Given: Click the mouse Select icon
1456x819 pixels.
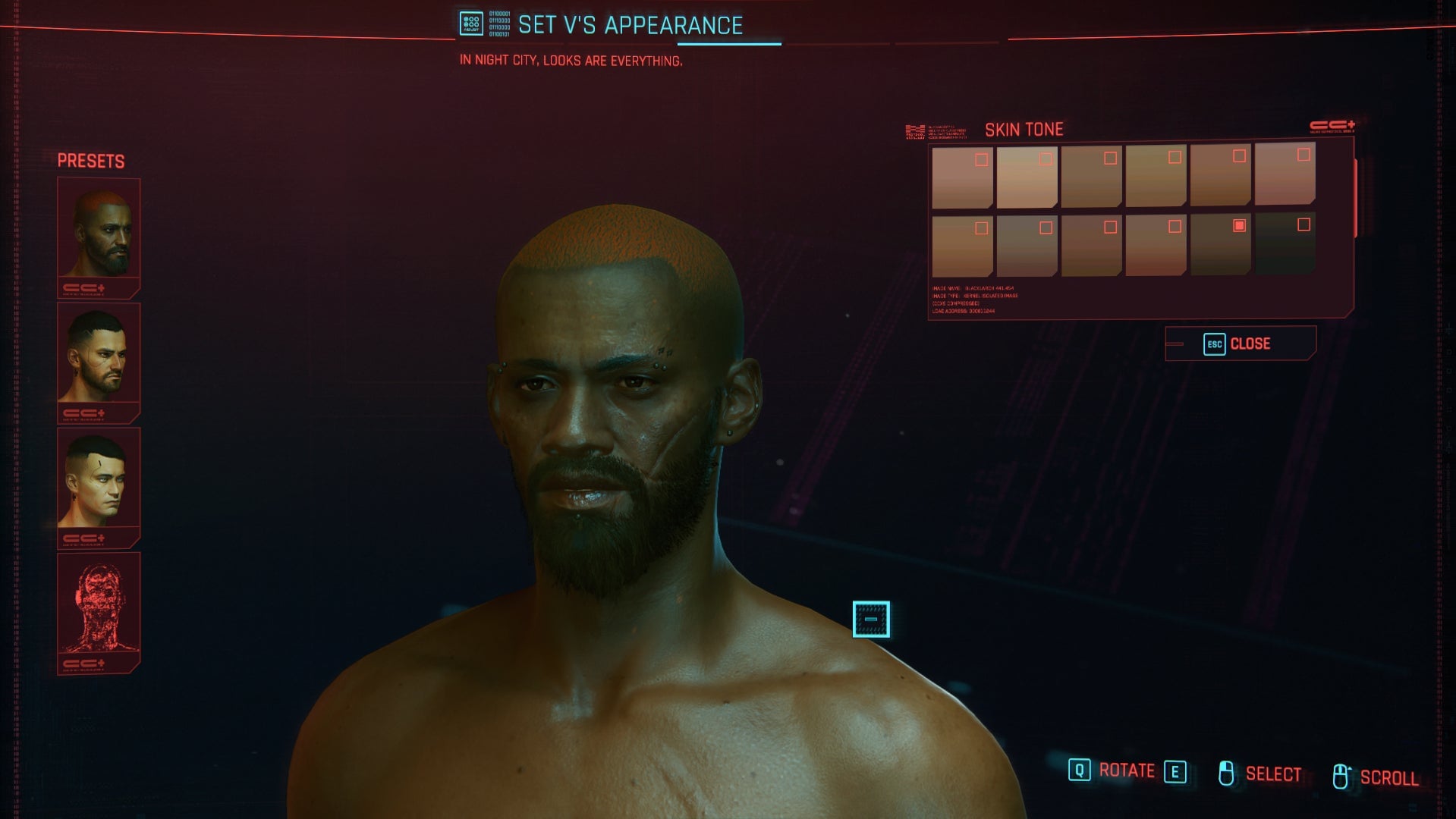Looking at the screenshot, I should [1227, 773].
